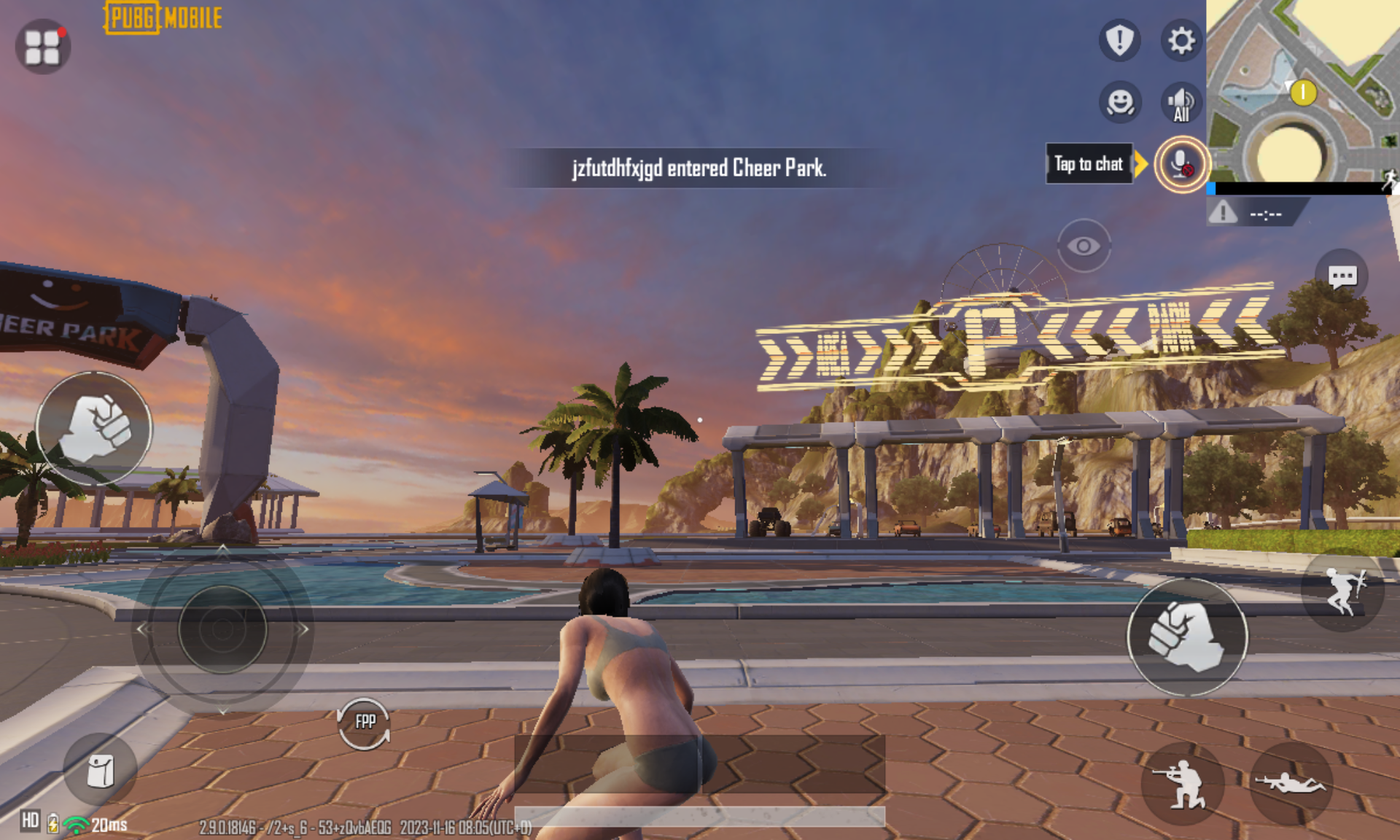Switch camera to FPP view

[x=365, y=723]
